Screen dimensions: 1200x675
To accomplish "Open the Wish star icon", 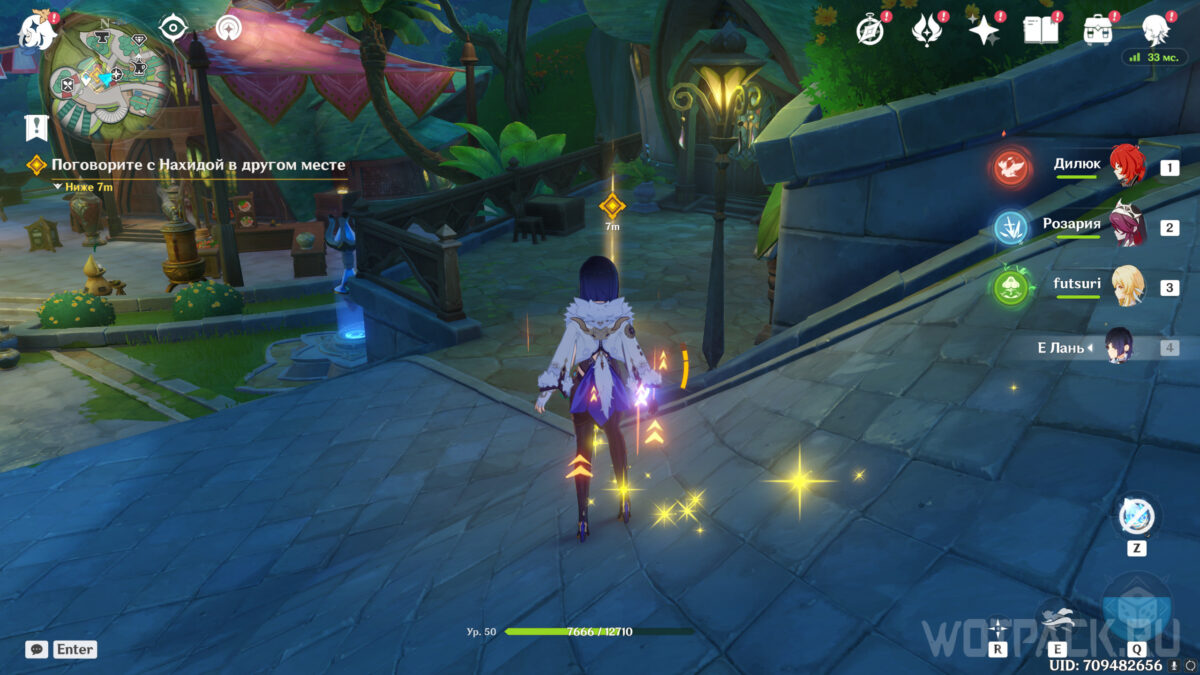I will [x=984, y=30].
